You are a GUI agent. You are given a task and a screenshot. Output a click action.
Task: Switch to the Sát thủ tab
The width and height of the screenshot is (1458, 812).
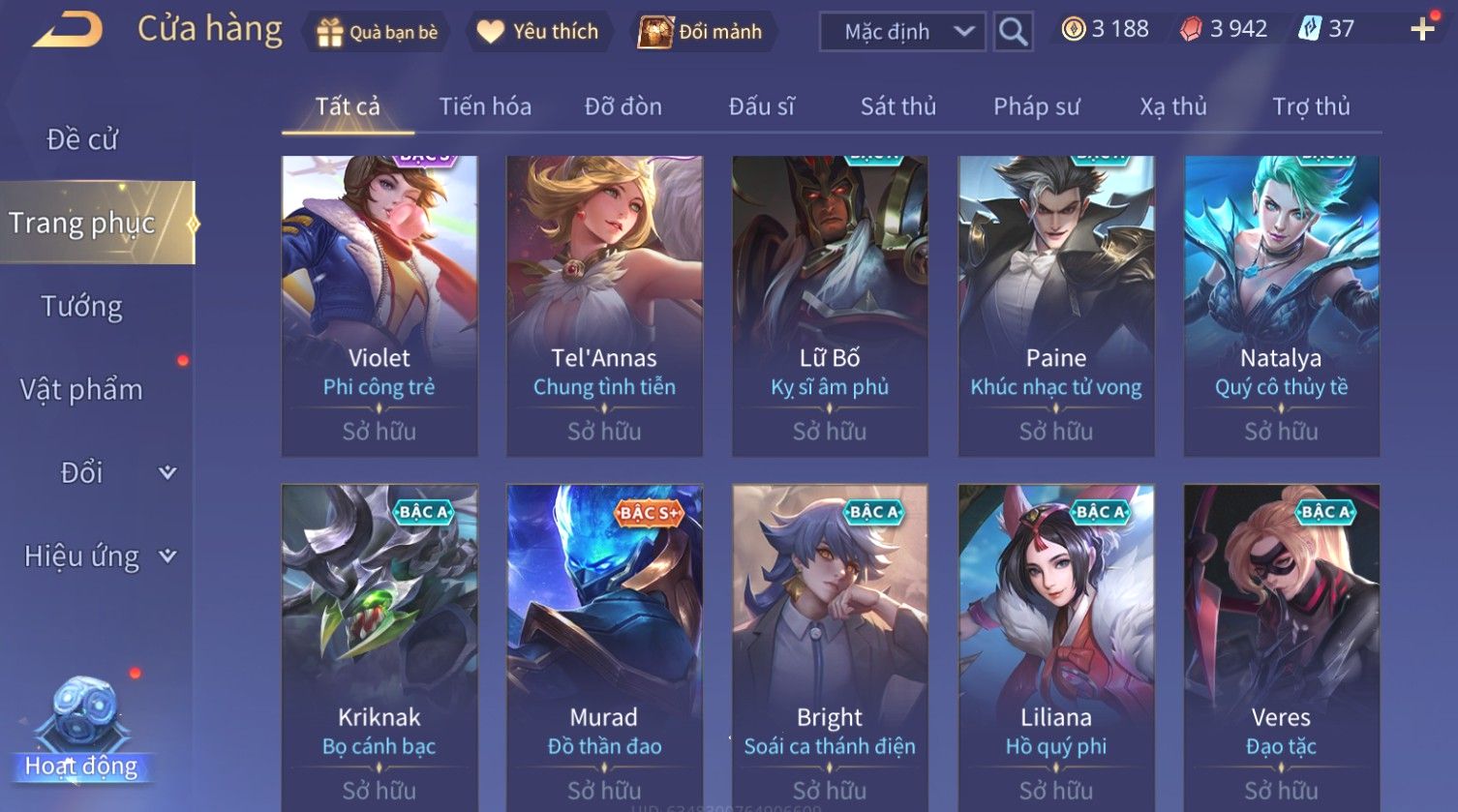898,106
